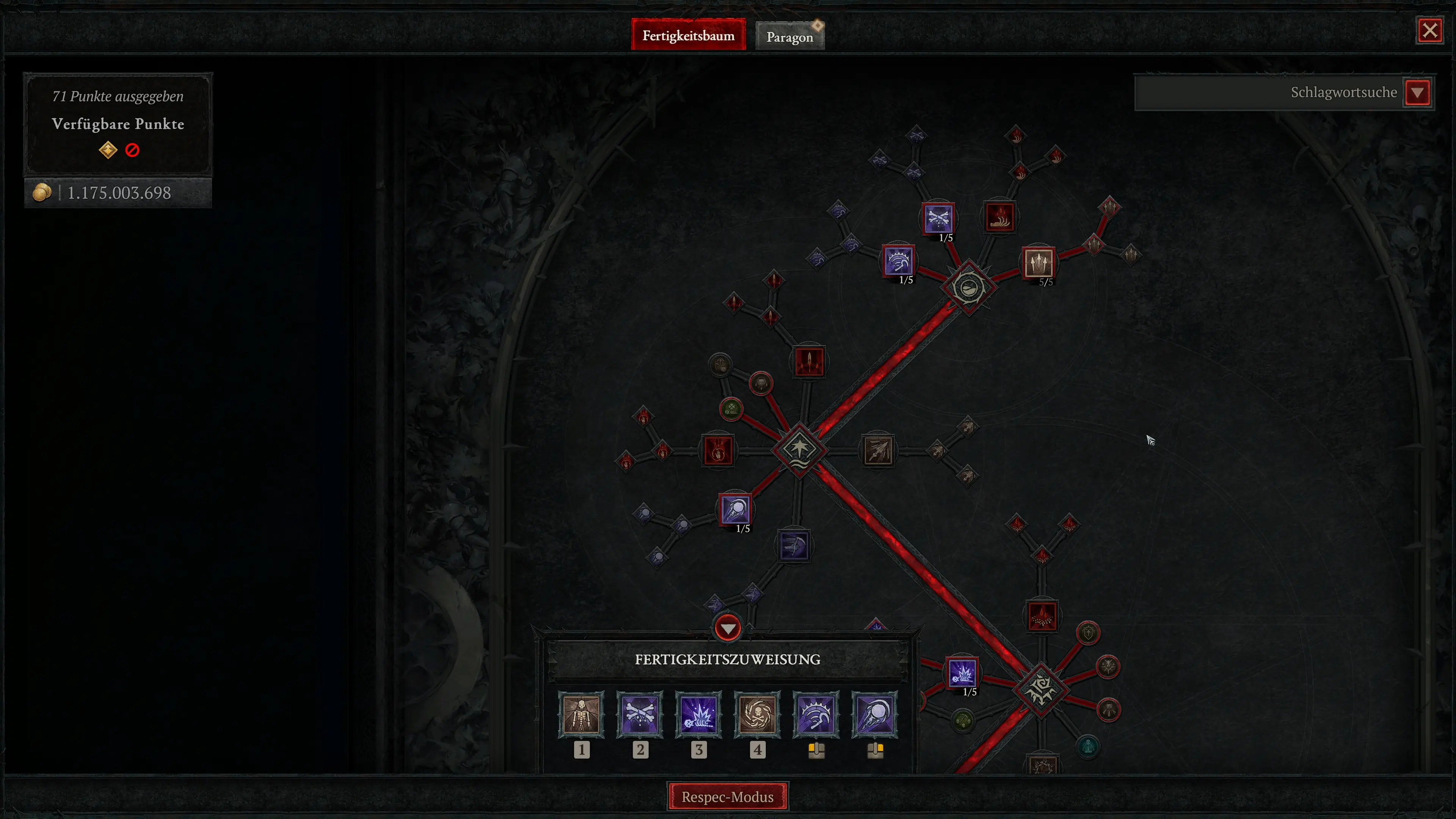Select the bone storm skill in slot 4
Viewport: 1456px width, 819px height.
coord(758,715)
